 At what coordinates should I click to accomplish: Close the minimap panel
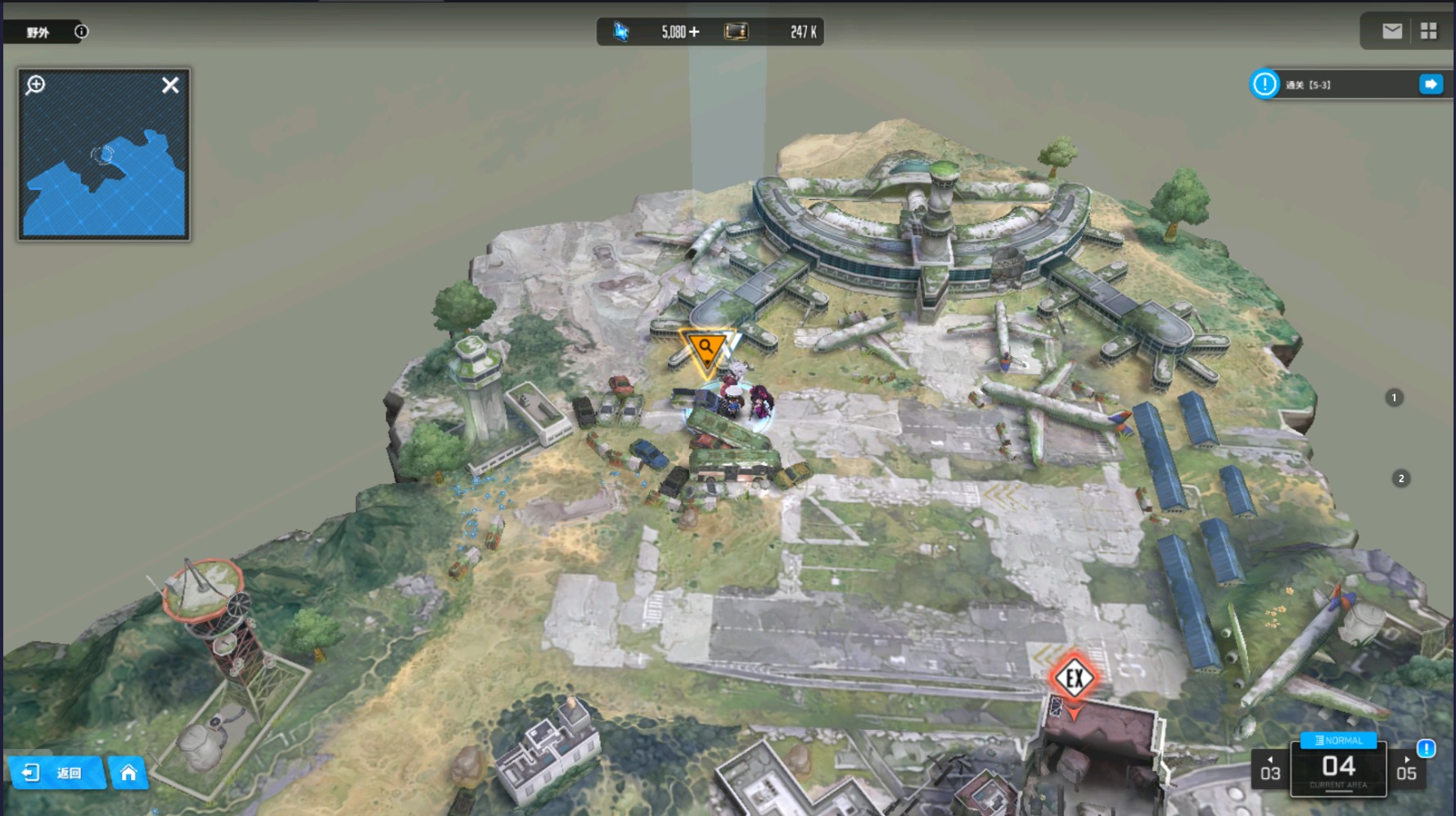tap(170, 85)
